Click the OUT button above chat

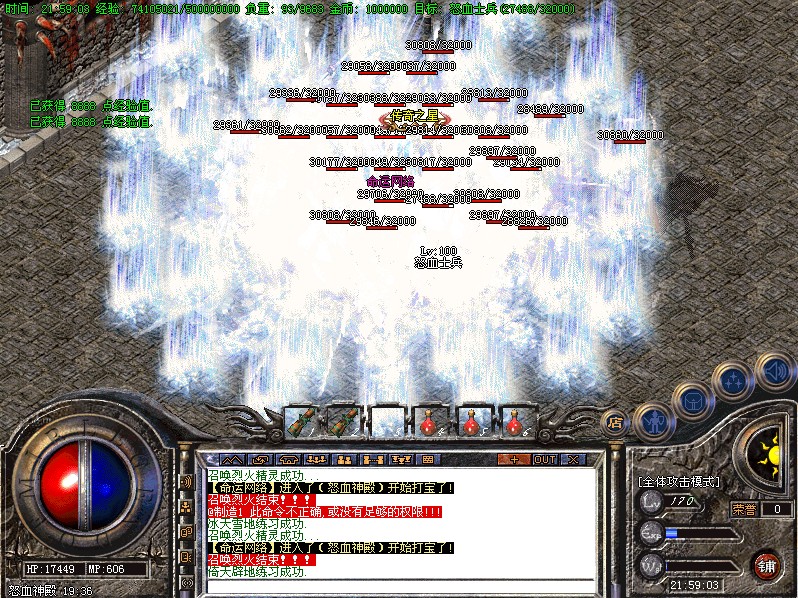coord(544,460)
